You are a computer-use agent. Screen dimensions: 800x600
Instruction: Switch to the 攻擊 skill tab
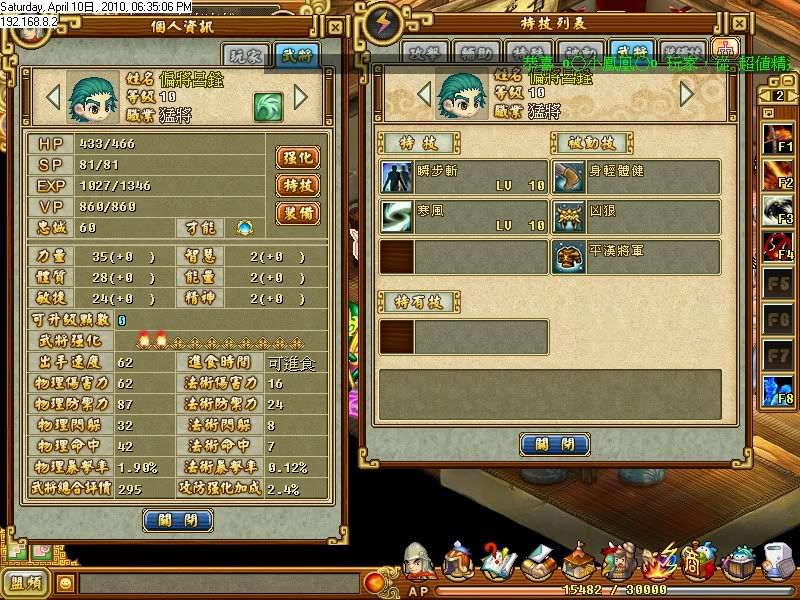point(423,52)
